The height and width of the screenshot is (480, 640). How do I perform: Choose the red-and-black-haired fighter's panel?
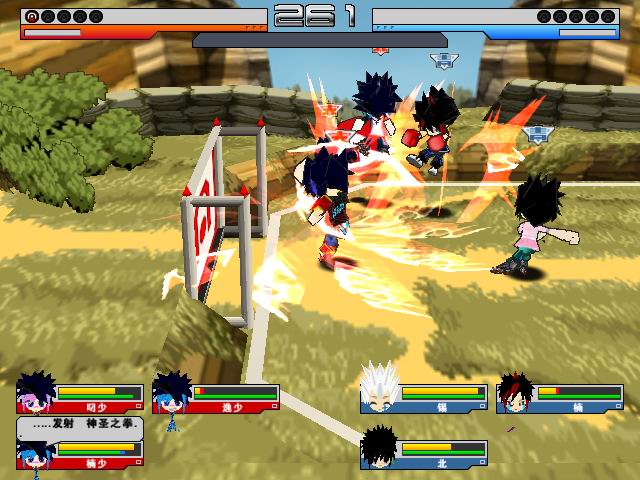tap(559, 398)
